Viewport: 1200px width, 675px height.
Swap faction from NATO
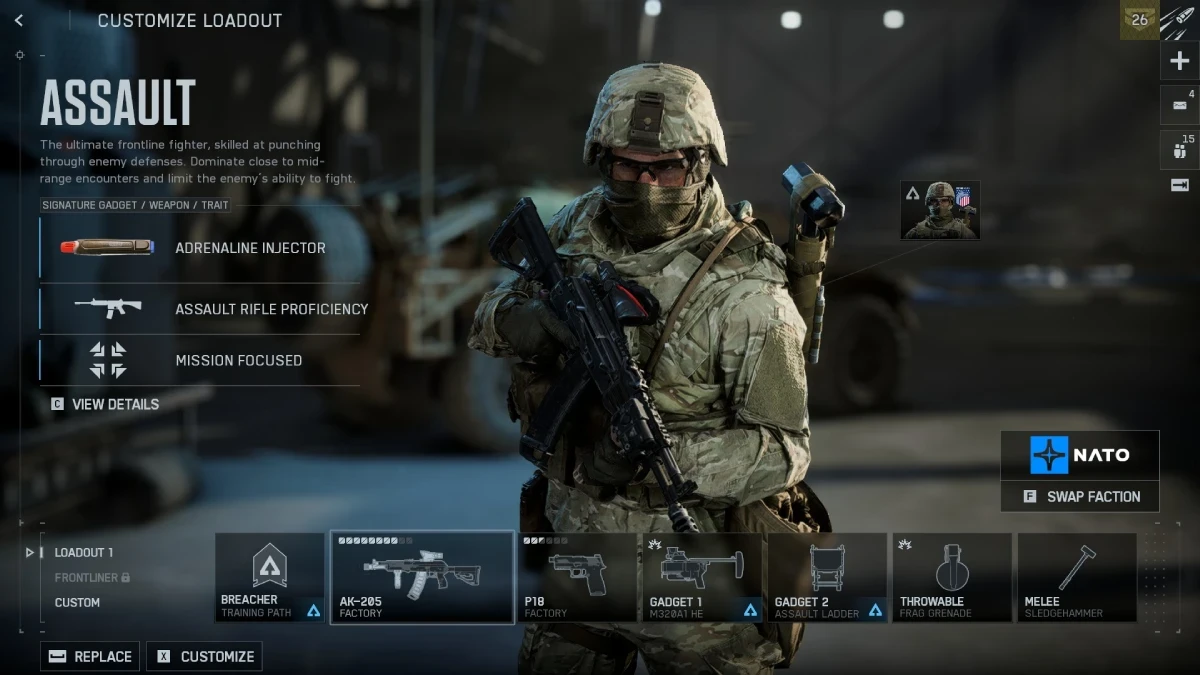(1080, 496)
